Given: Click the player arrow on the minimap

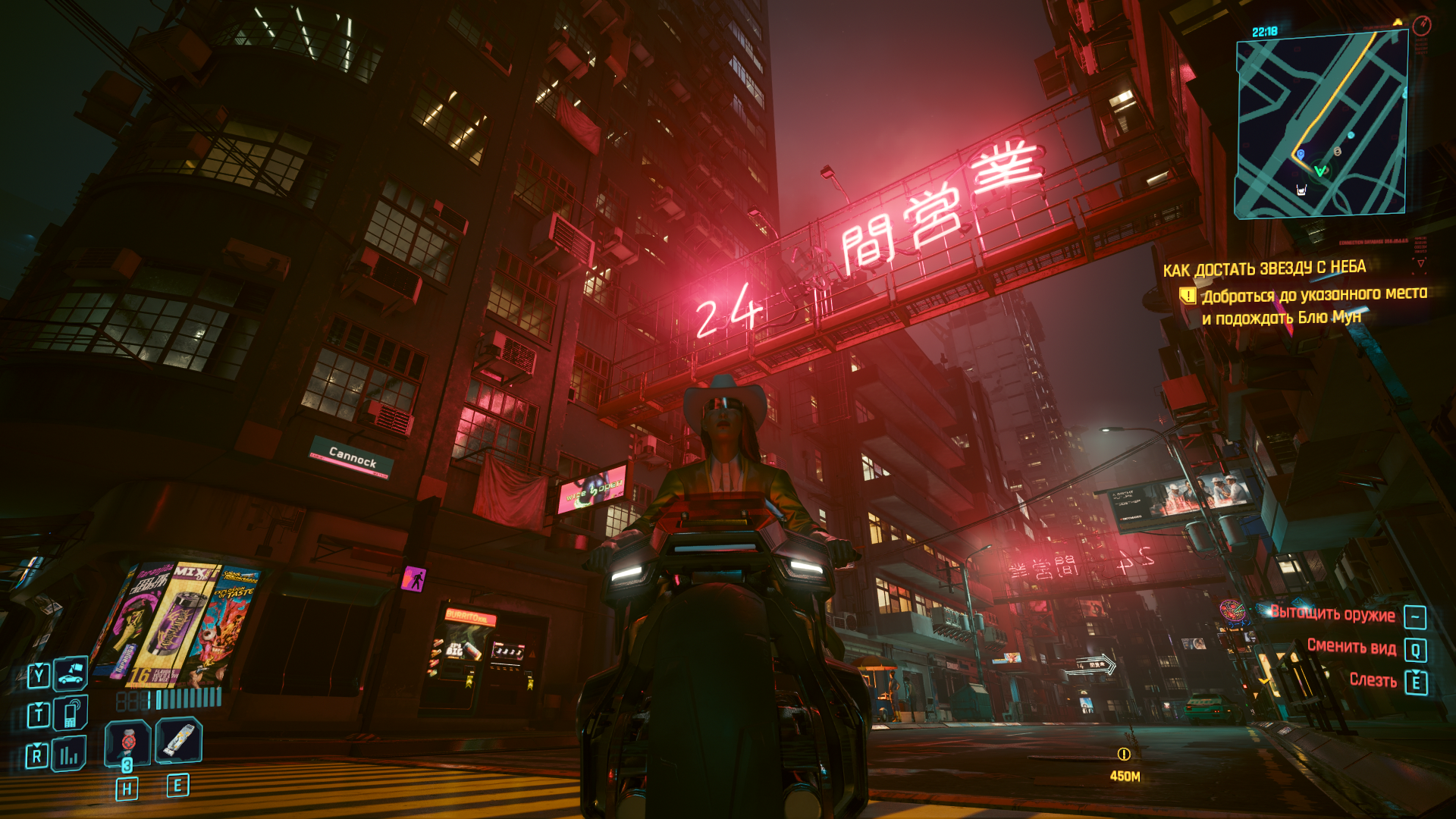Looking at the screenshot, I should click(x=1319, y=170).
